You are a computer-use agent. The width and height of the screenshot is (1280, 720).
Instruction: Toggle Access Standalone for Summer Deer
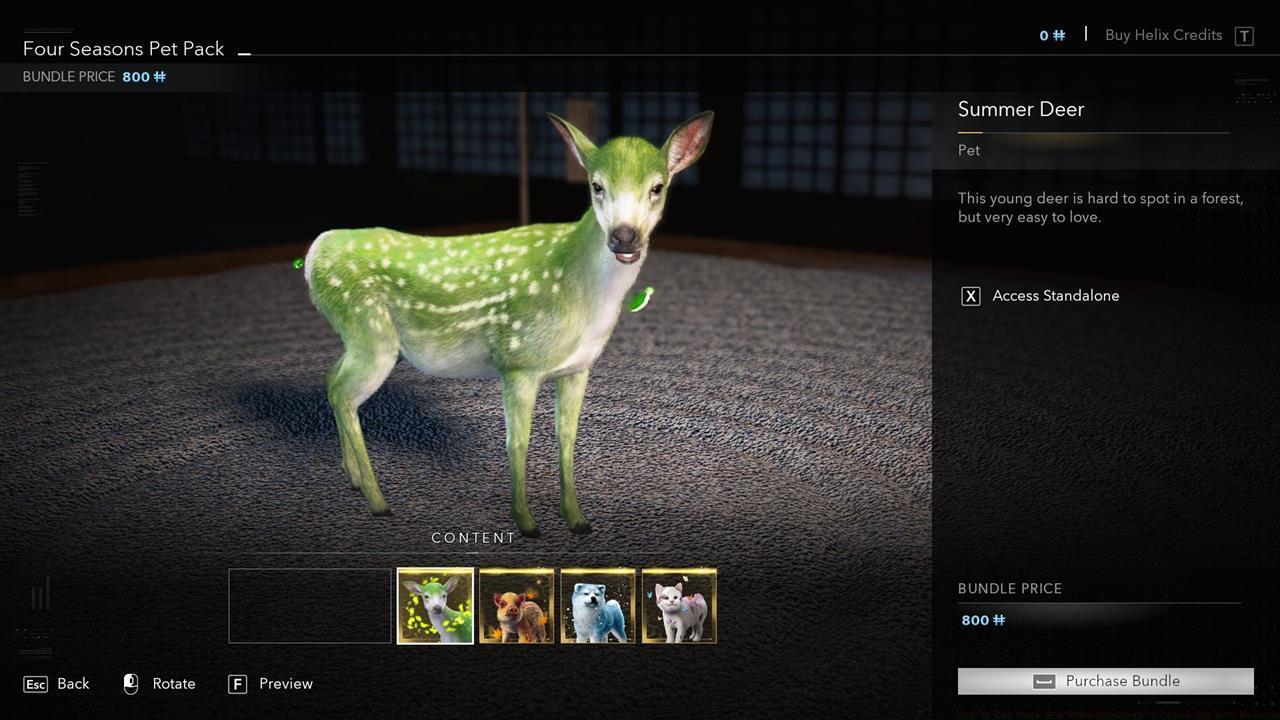click(x=1056, y=295)
